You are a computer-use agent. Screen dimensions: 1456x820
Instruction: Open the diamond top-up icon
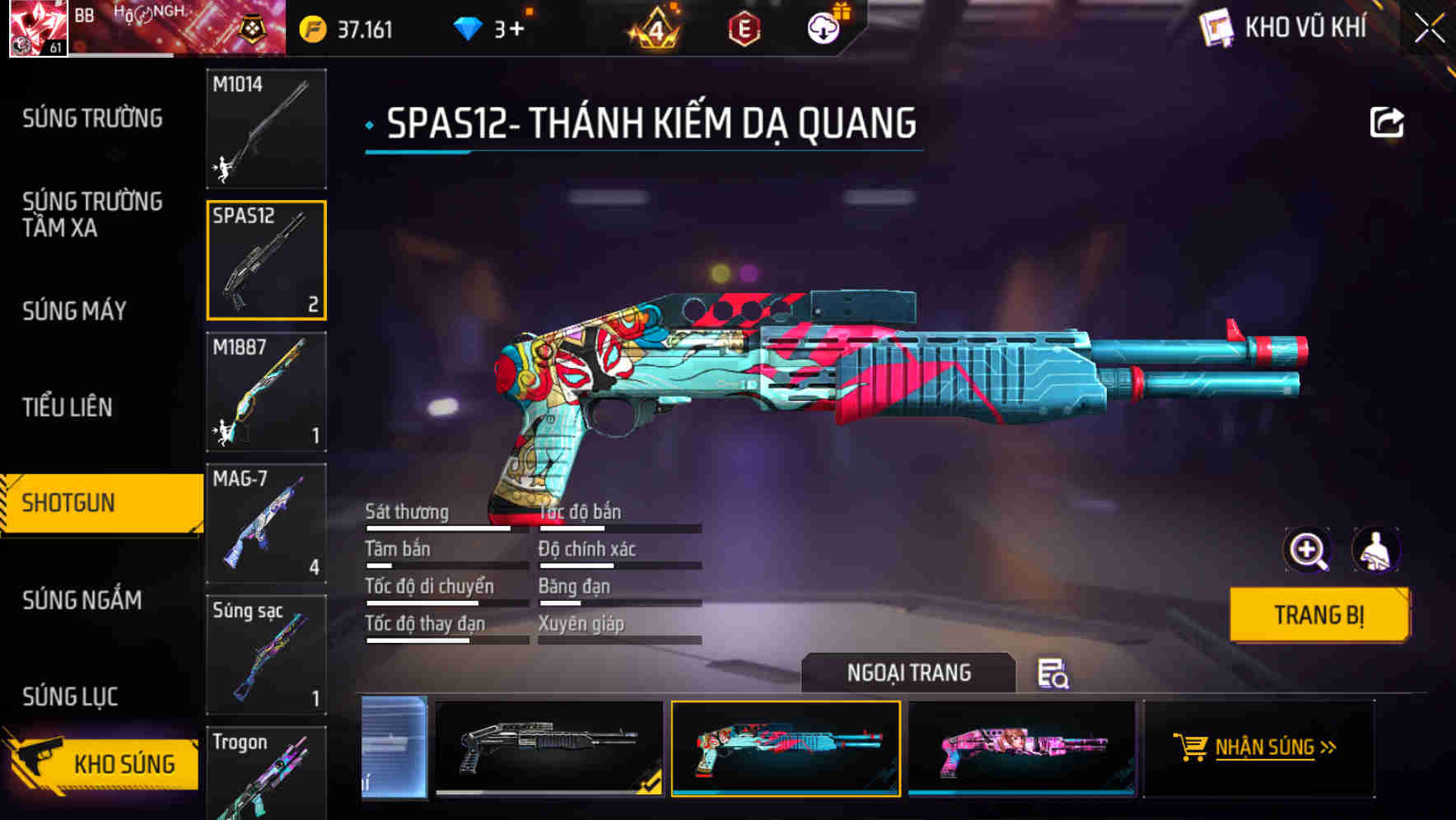[469, 27]
